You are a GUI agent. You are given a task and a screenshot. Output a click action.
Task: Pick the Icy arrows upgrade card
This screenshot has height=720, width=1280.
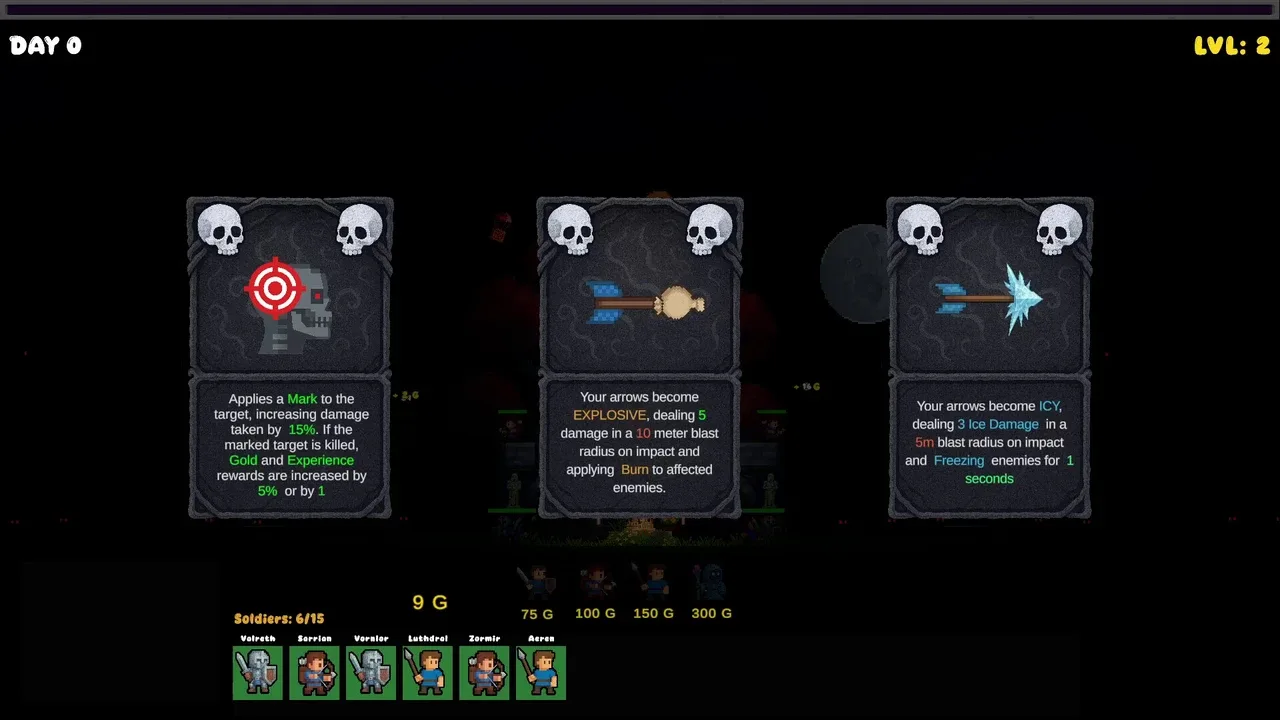pos(990,358)
